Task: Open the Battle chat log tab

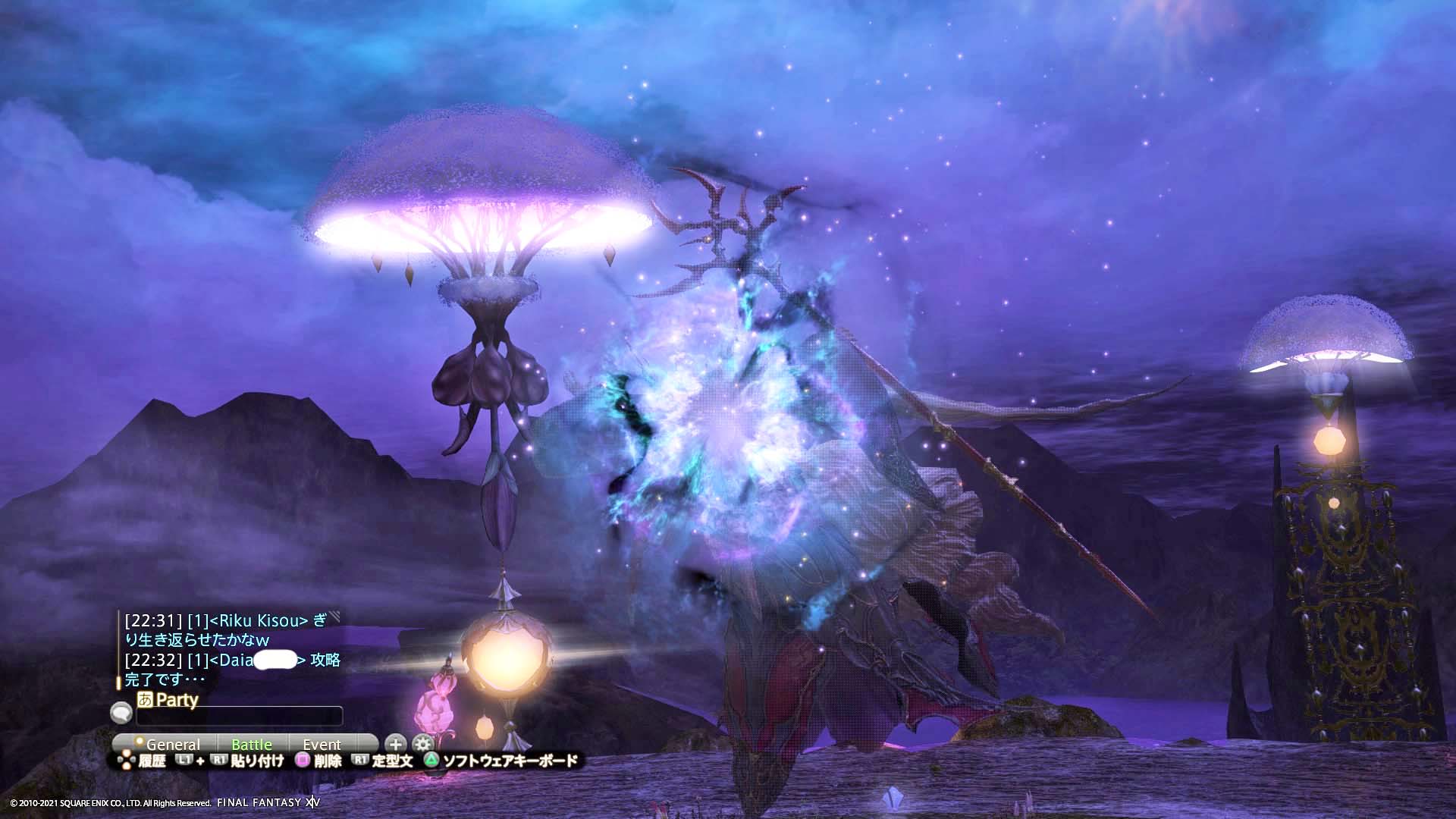Action: tap(252, 745)
